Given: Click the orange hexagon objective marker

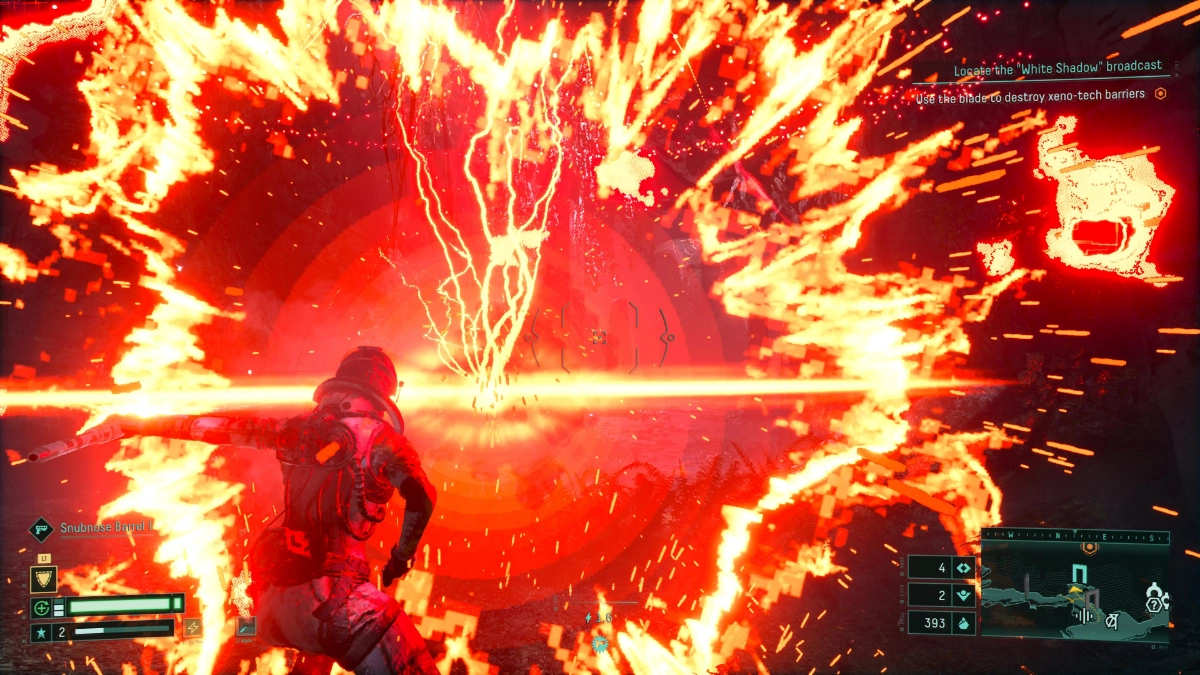Looking at the screenshot, I should 1160,94.
